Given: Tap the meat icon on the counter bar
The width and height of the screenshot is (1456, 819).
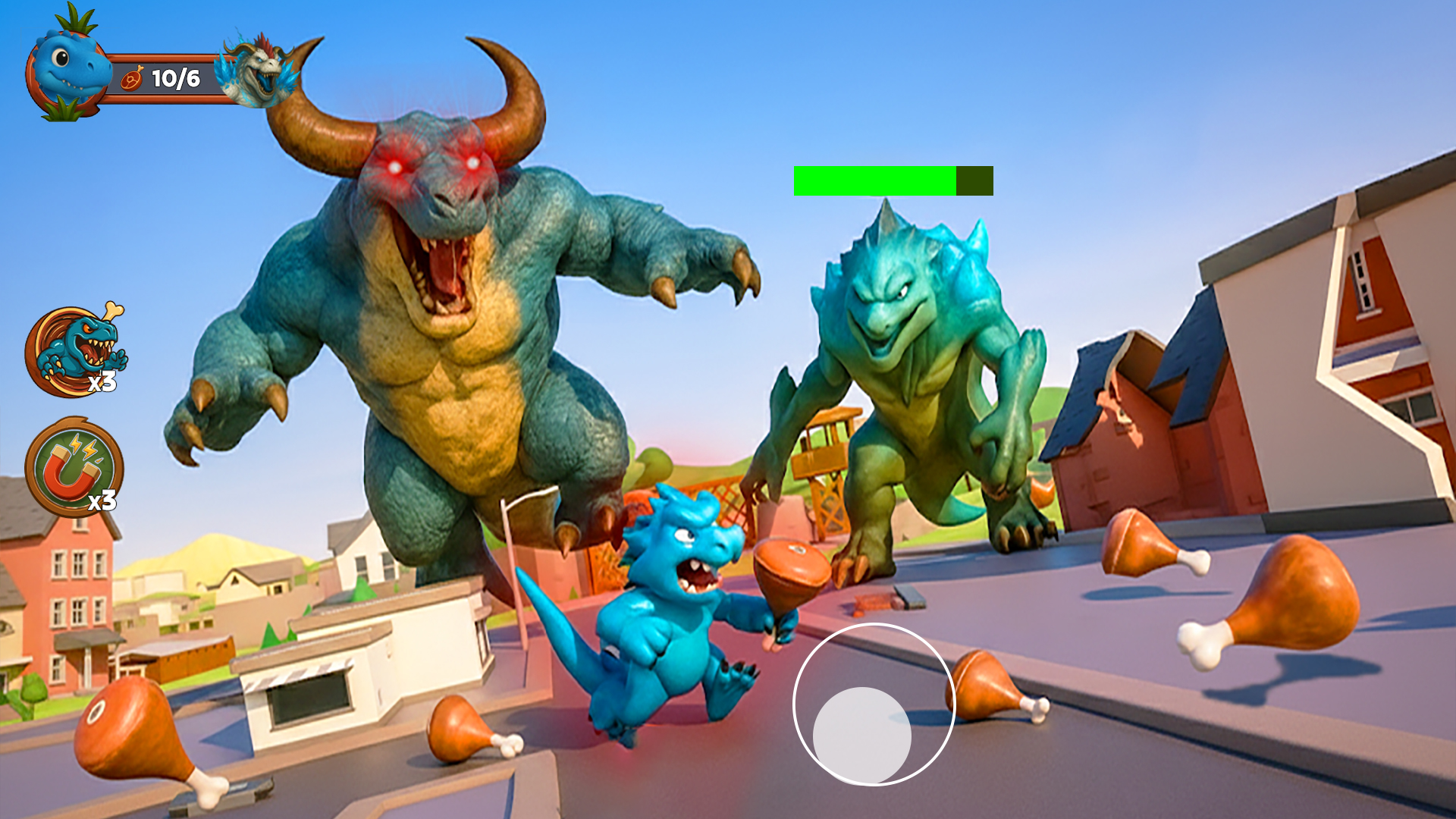Looking at the screenshot, I should [x=133, y=79].
